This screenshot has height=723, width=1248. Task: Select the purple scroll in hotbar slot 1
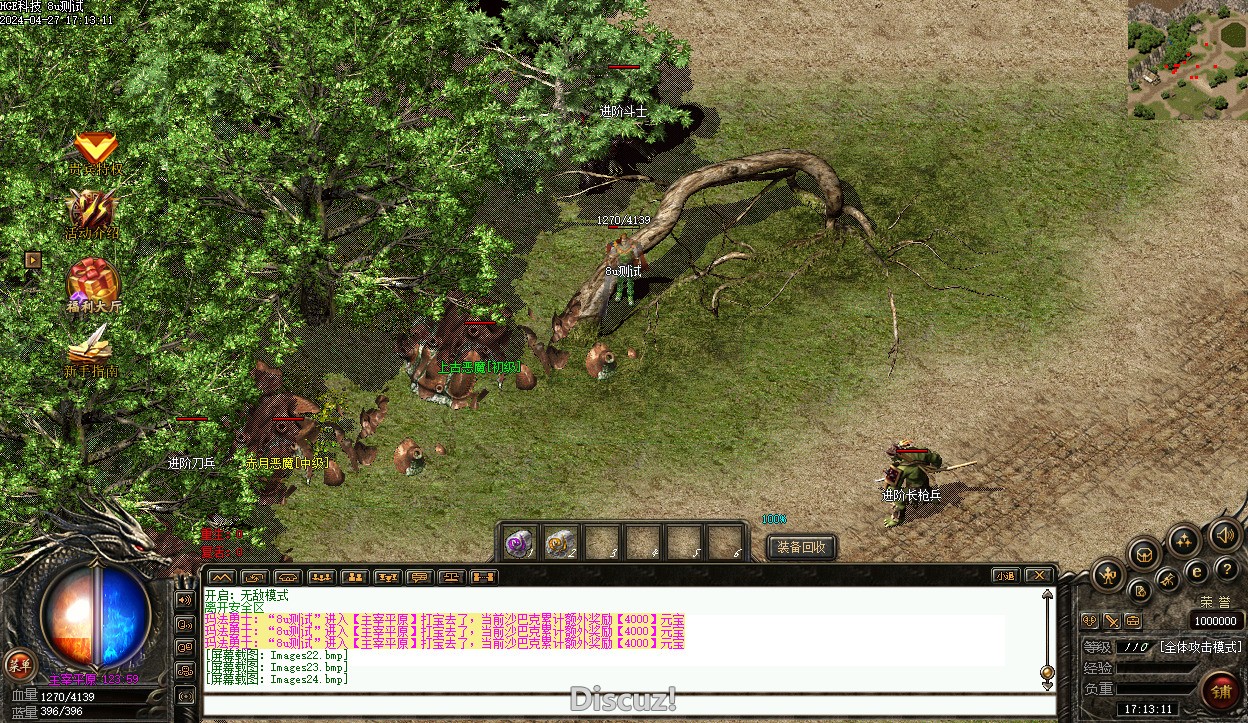(x=518, y=543)
